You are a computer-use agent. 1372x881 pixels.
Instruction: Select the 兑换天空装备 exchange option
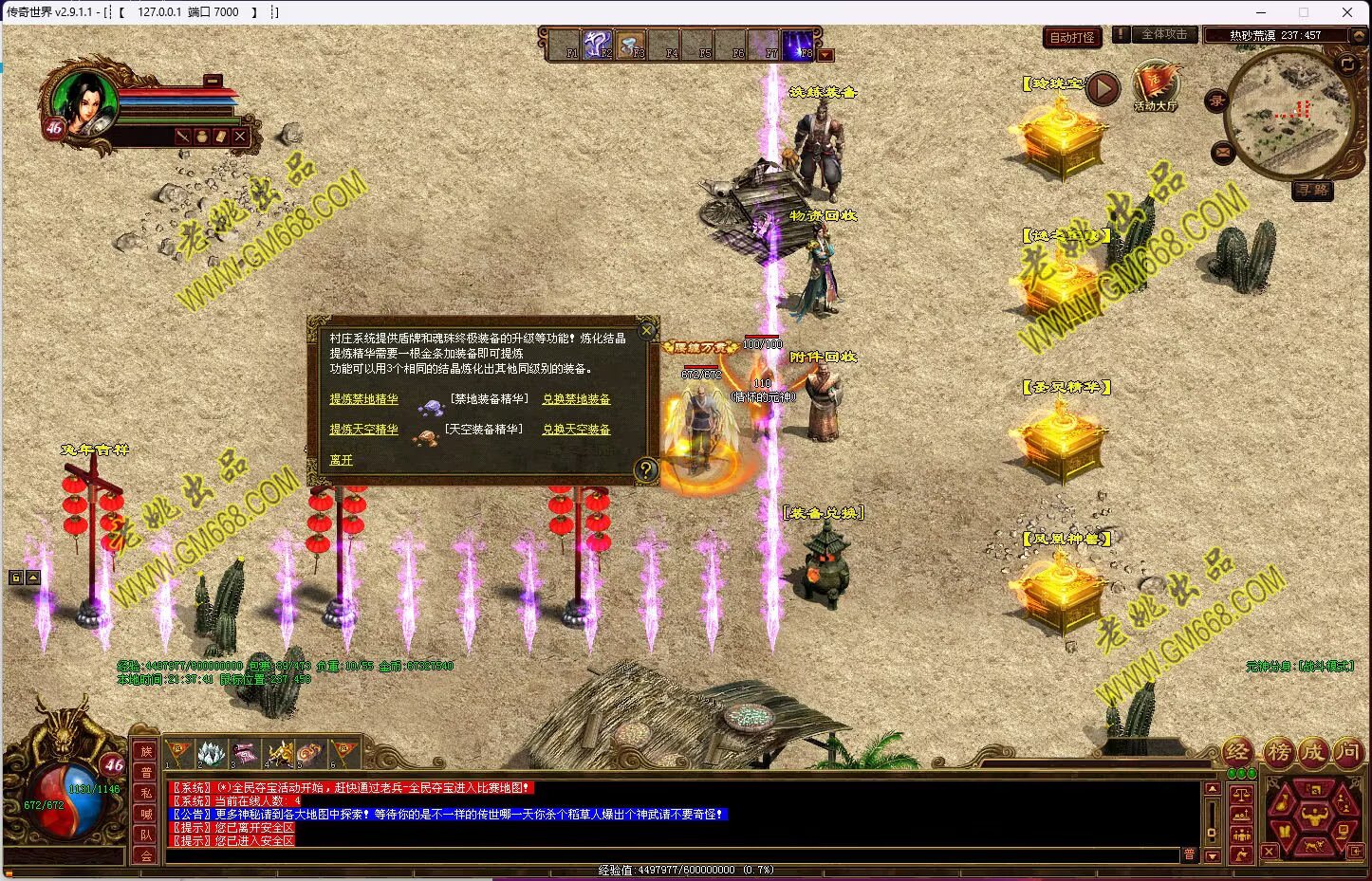click(576, 430)
